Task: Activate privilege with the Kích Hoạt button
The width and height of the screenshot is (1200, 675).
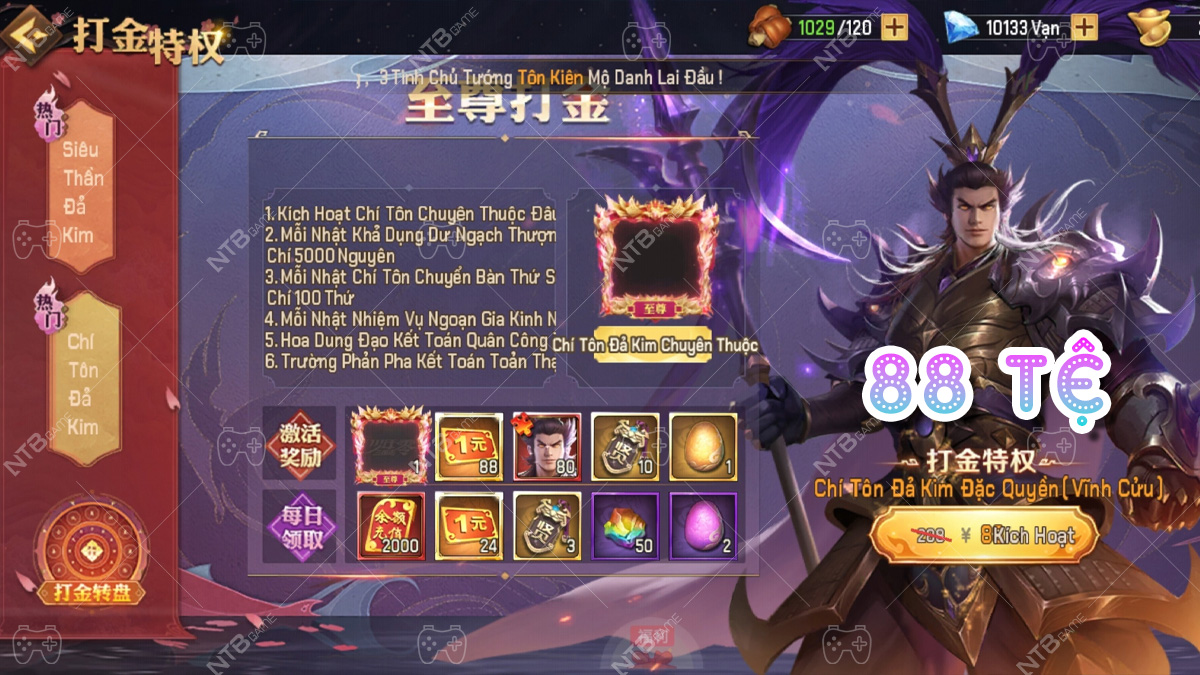Action: click(x=984, y=536)
